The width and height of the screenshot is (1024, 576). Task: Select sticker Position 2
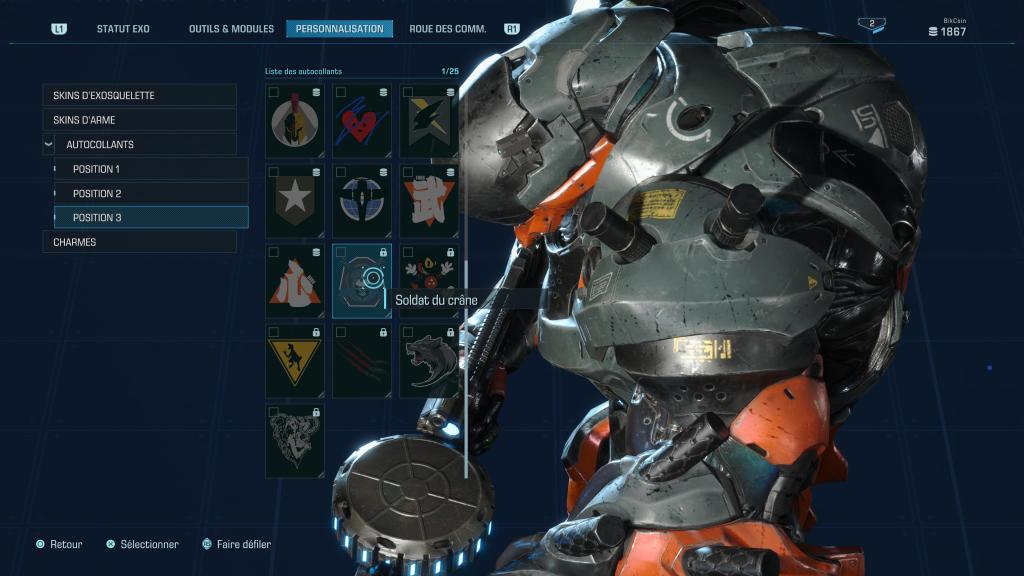[x=150, y=193]
